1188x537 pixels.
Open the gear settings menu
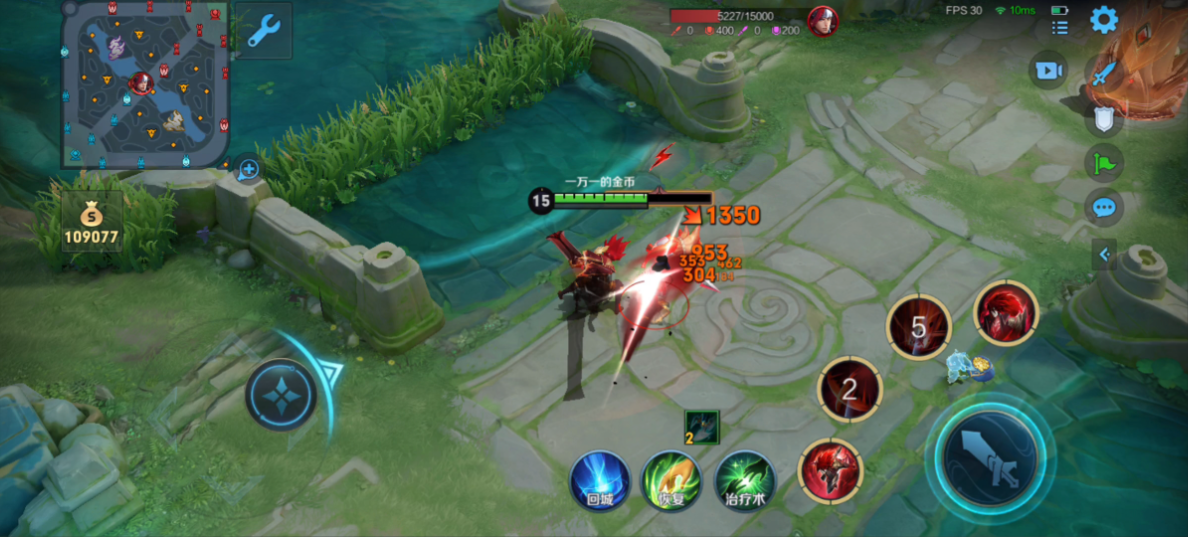(1103, 19)
